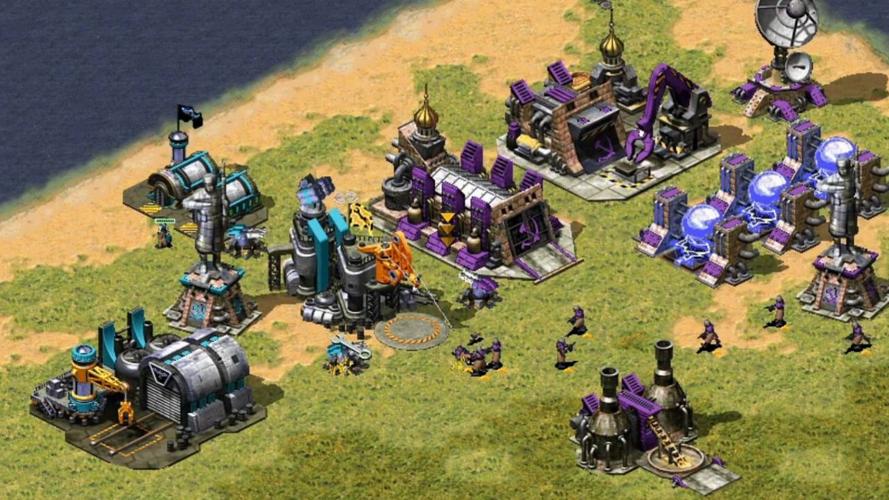Viewport: 889px width, 500px height.
Task: Select the teal infantry unit with health bar
Action: (x=164, y=236)
